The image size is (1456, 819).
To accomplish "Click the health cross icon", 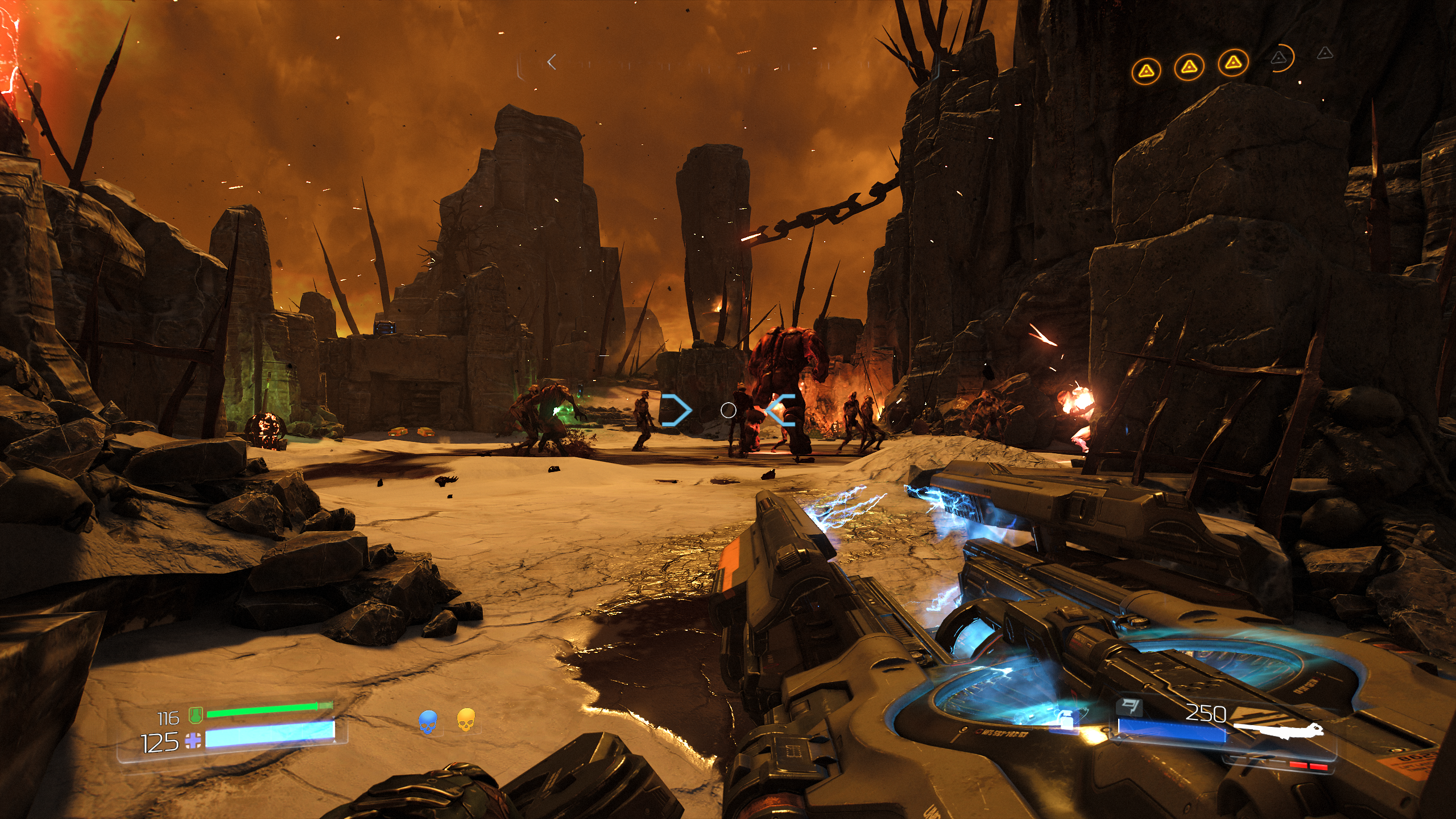I will [193, 741].
